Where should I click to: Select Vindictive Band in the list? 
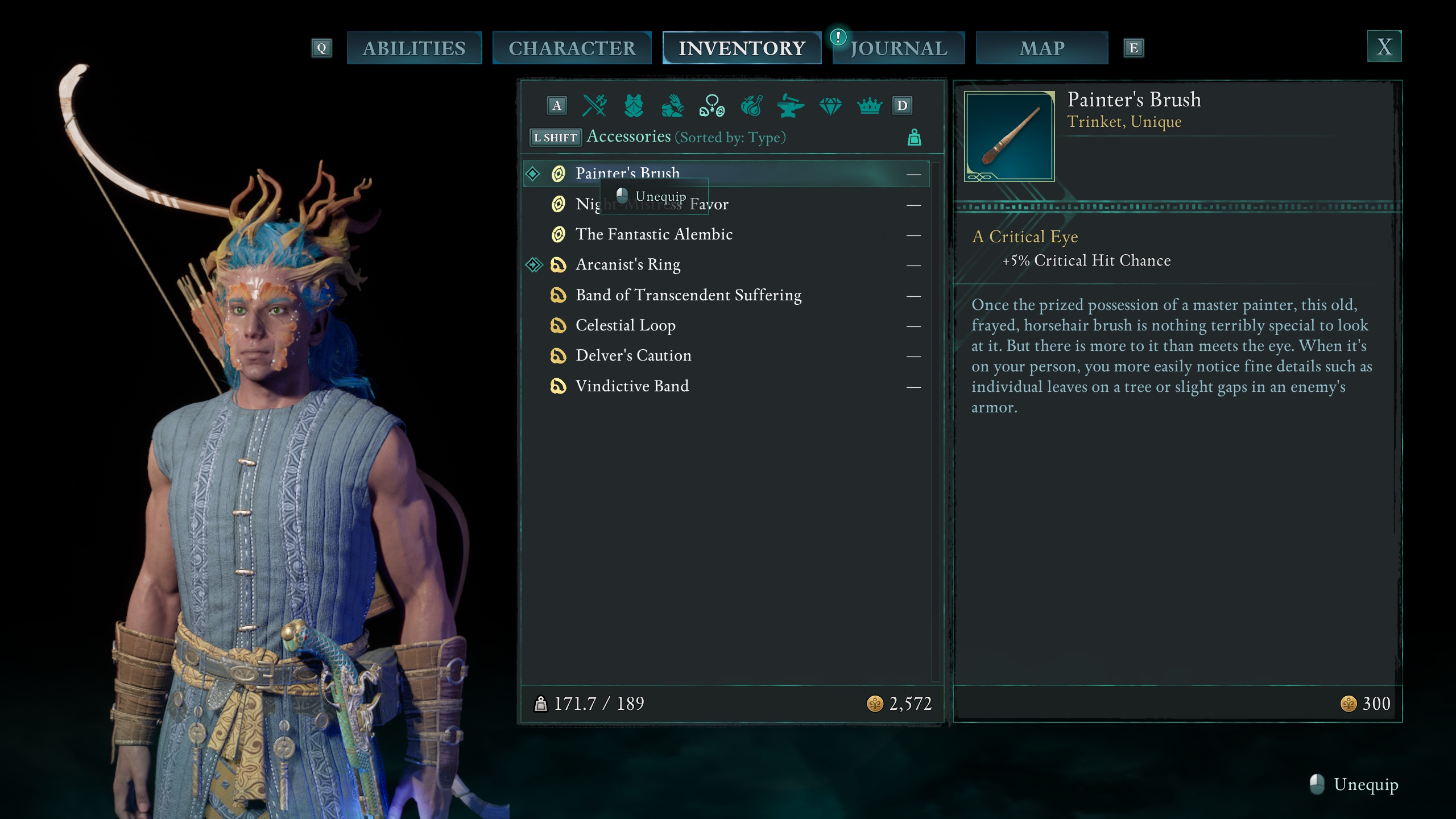tap(632, 386)
